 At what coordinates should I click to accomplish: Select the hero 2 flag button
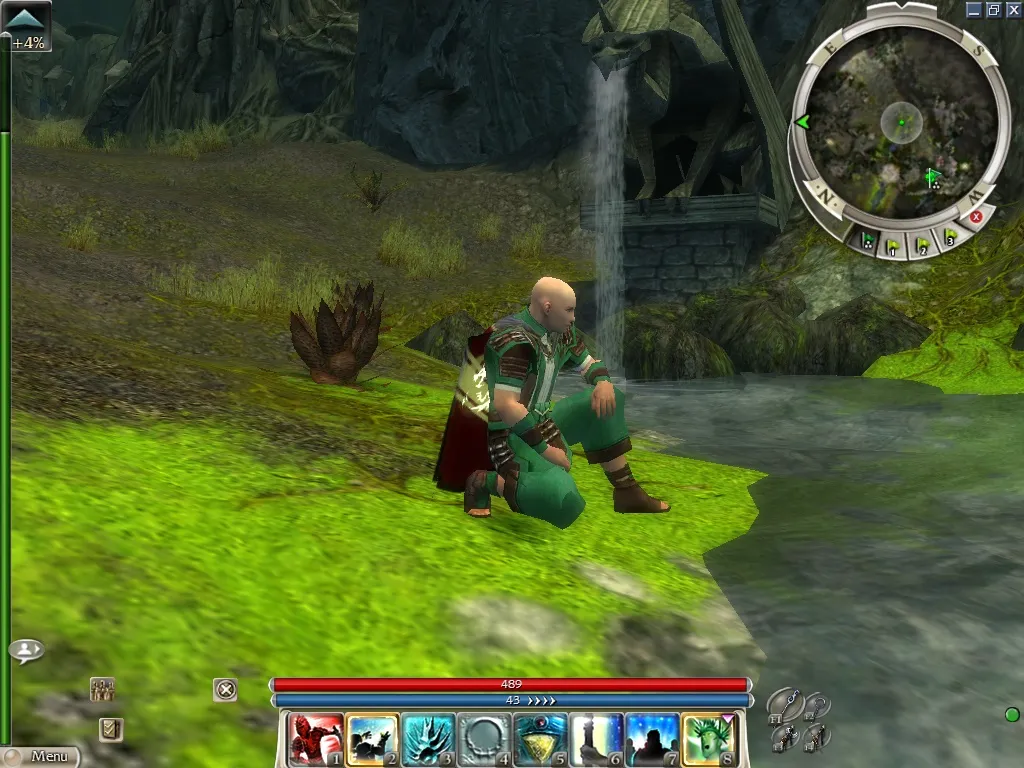923,243
